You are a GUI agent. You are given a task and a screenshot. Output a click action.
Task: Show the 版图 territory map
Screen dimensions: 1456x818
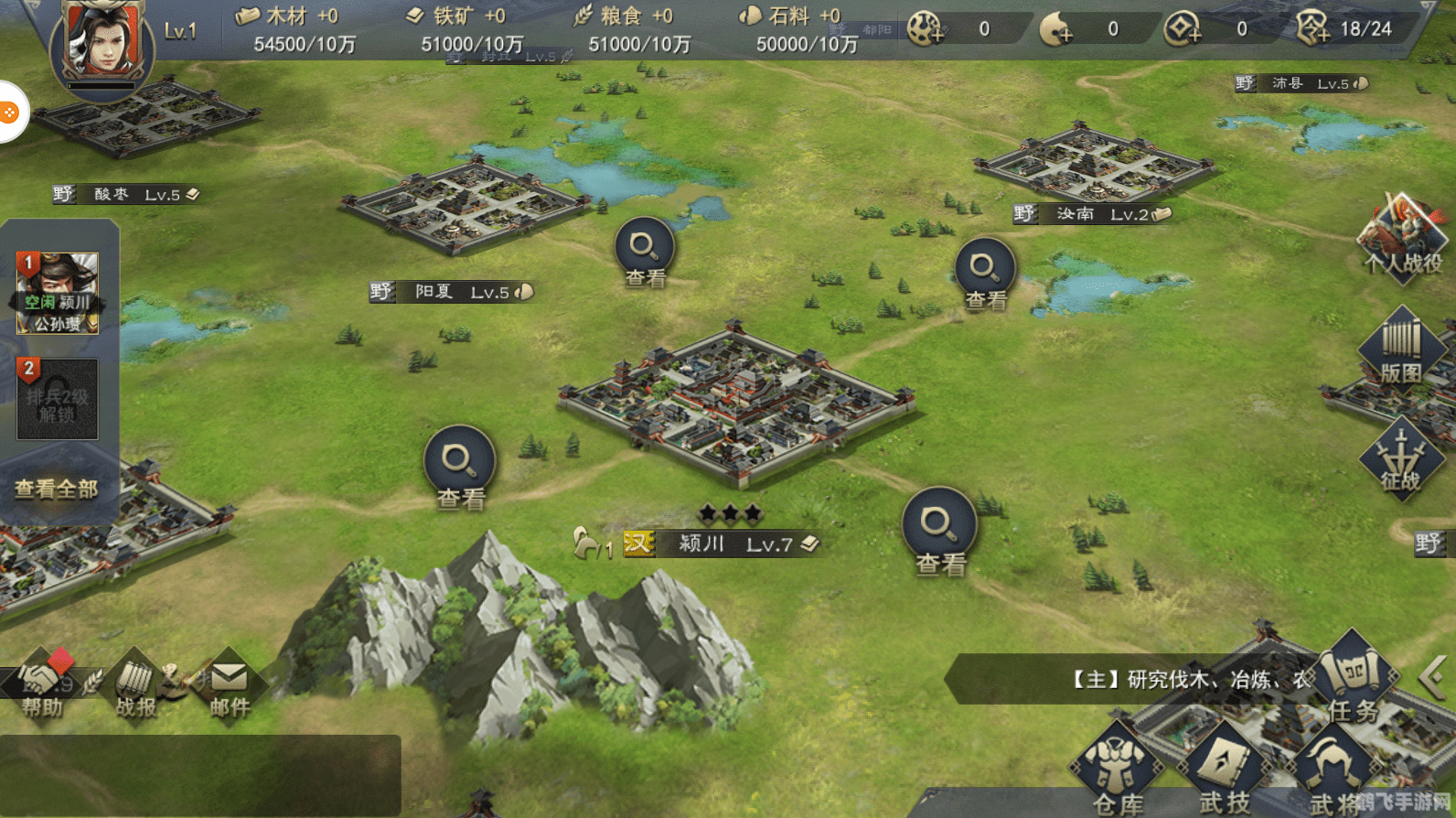click(x=1400, y=348)
